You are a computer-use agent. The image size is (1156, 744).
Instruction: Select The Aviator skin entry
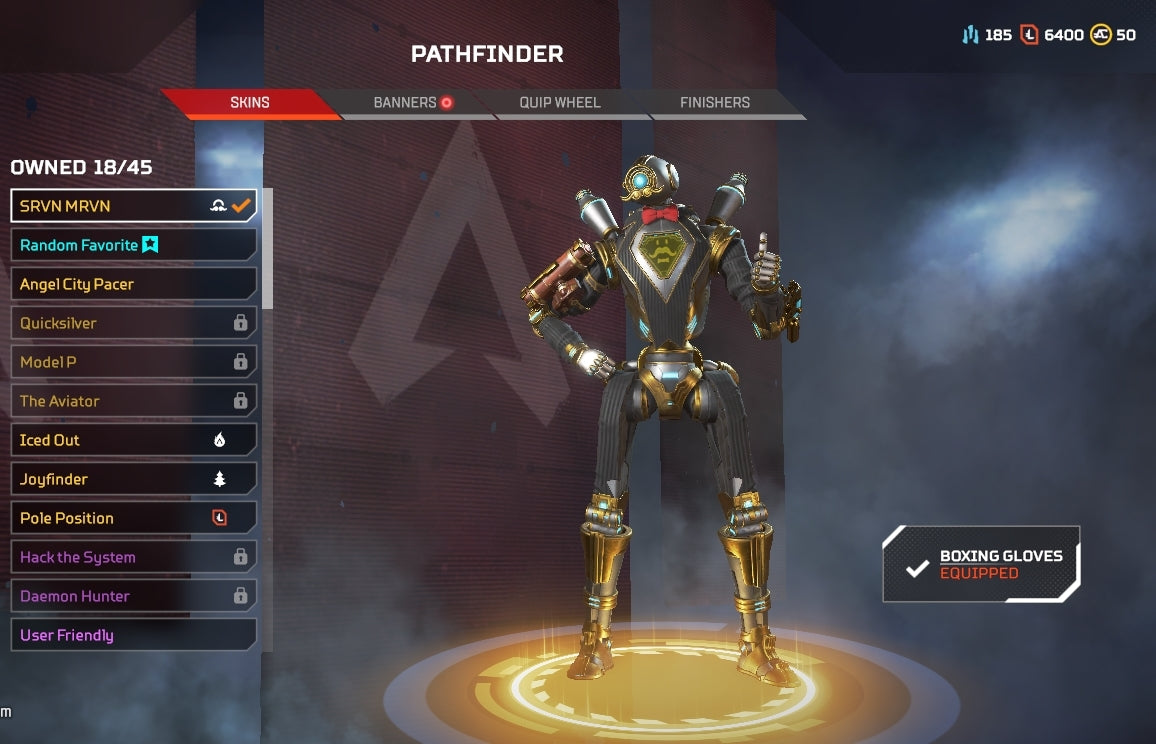tap(133, 401)
